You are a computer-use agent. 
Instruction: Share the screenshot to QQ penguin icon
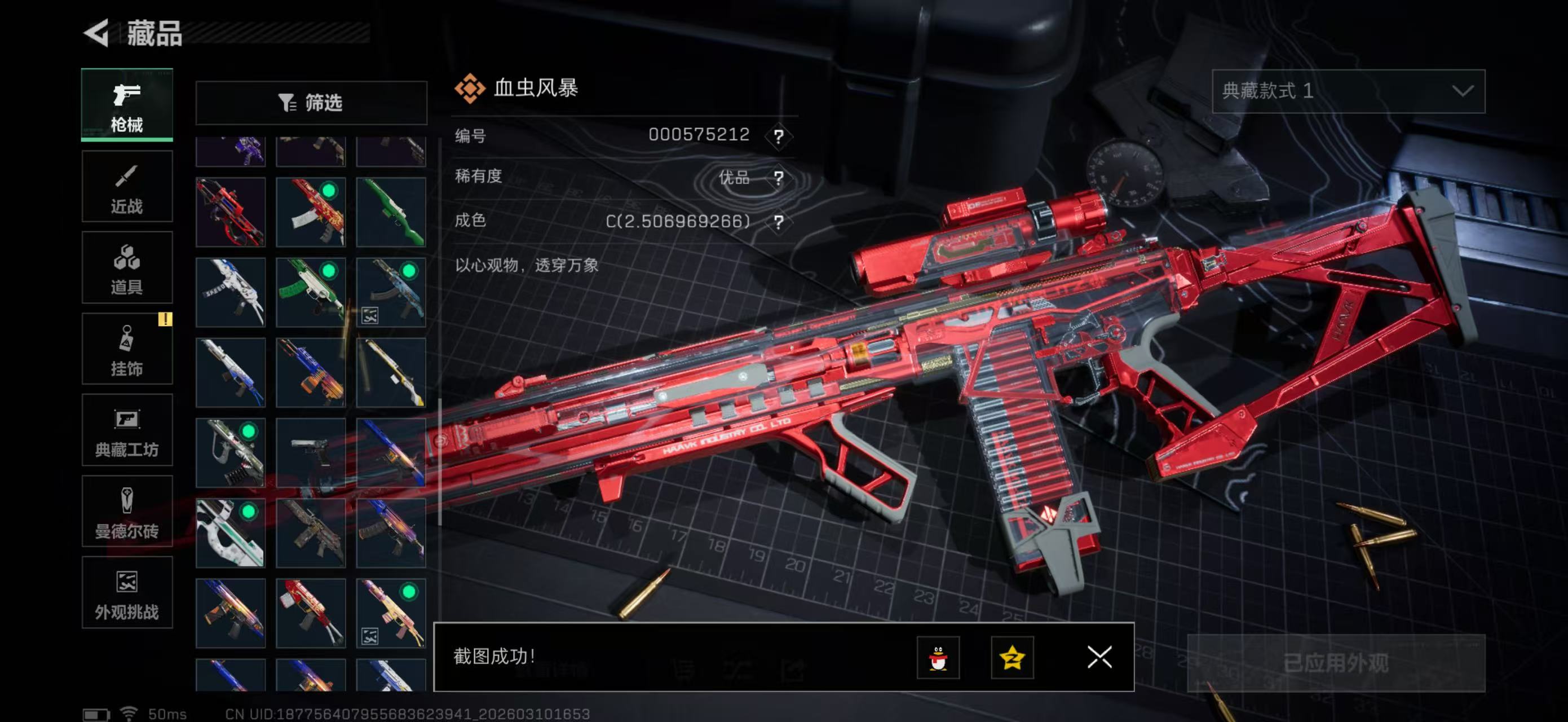tap(938, 658)
